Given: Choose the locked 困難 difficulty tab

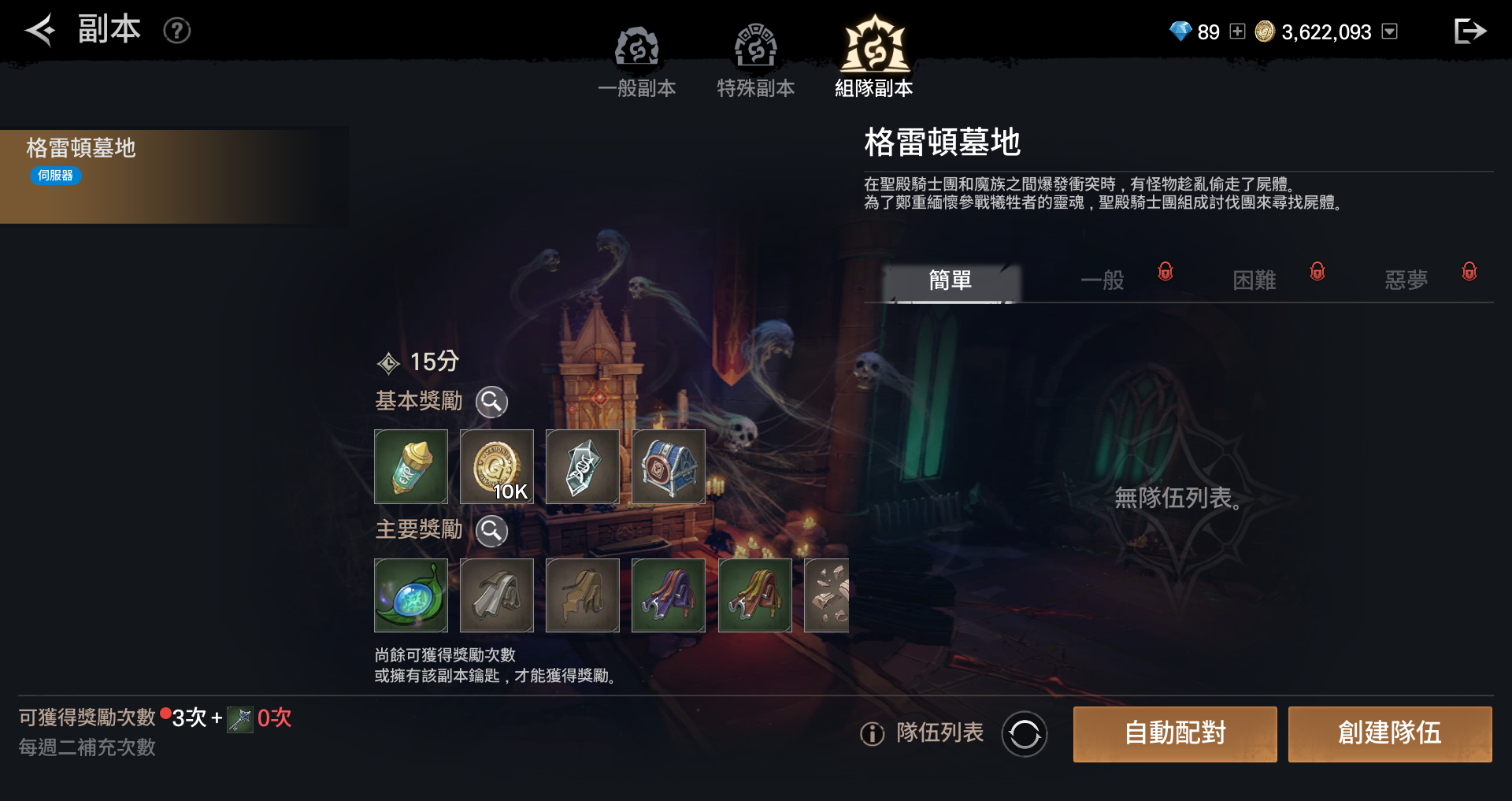Looking at the screenshot, I should [1254, 281].
